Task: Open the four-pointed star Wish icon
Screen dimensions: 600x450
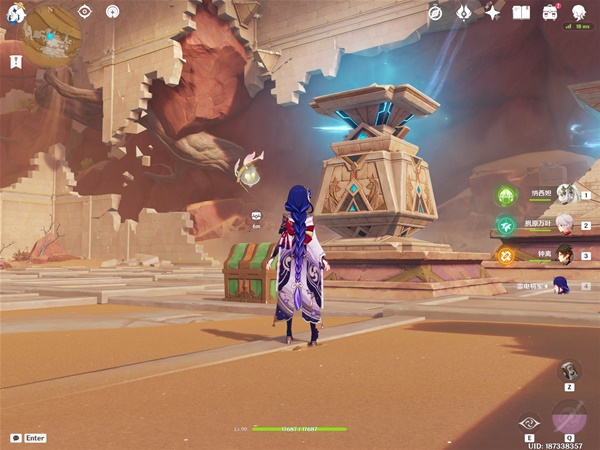Action: (492, 12)
